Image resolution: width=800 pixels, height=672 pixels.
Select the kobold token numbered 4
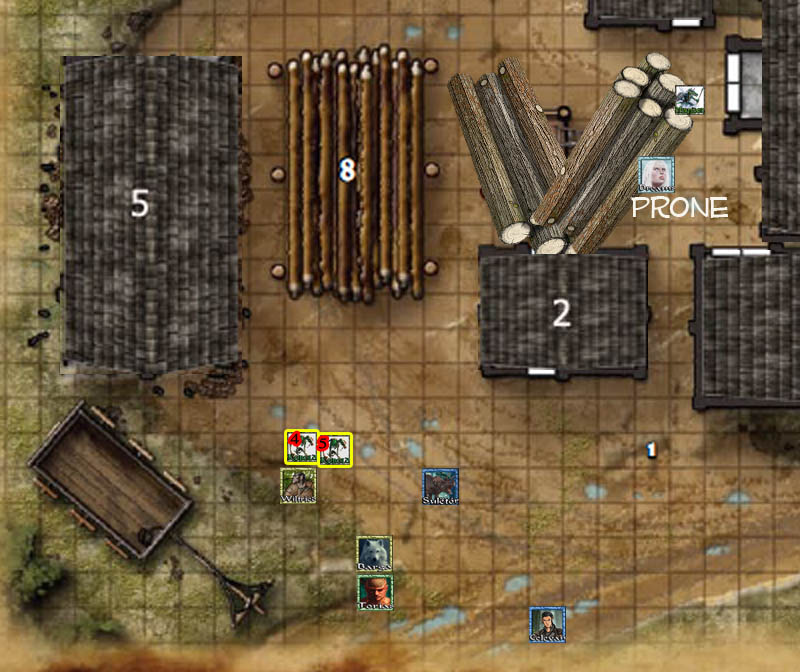[x=301, y=447]
